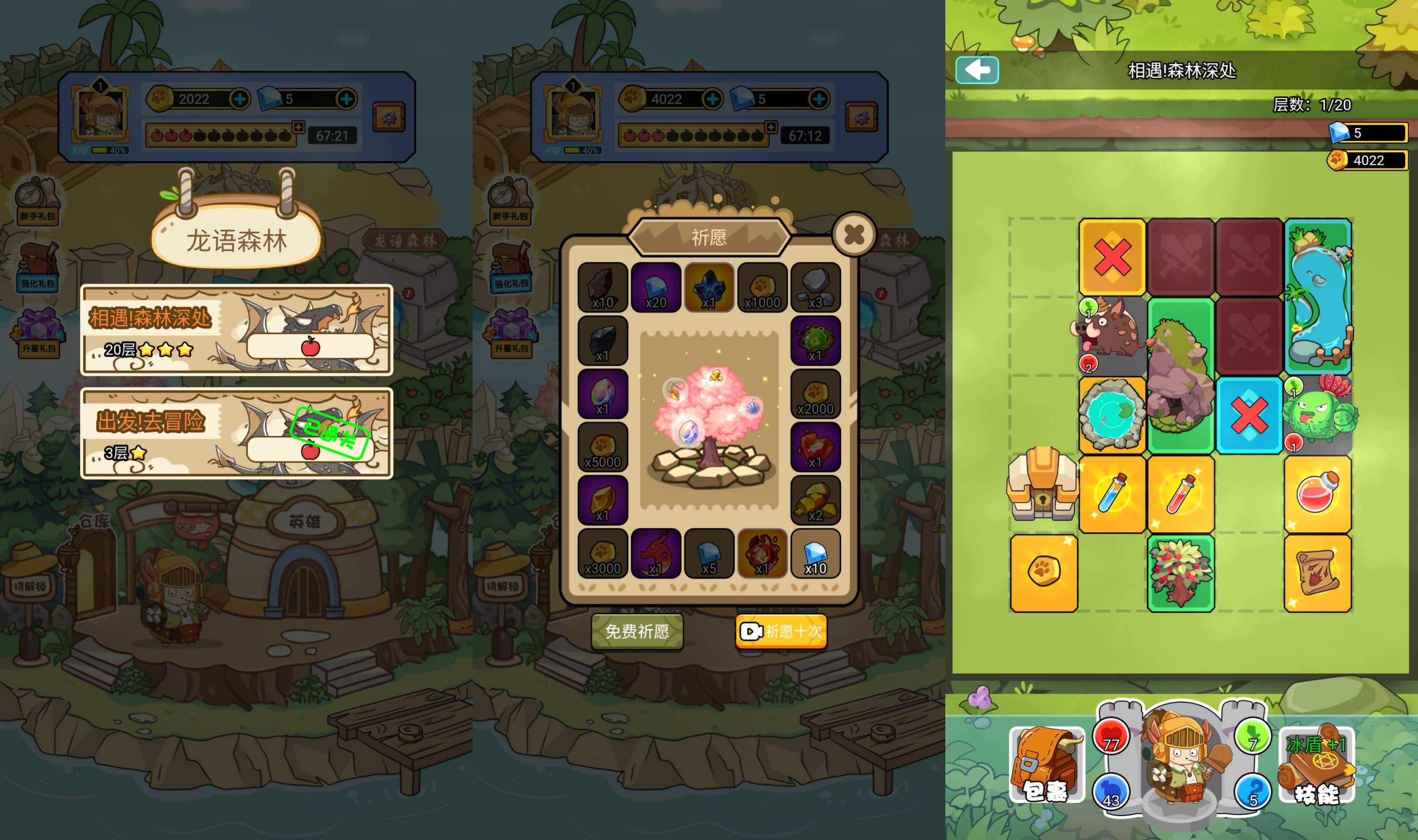Open the 包裹 backpack
1418x840 pixels.
pyautogui.click(x=1046, y=764)
